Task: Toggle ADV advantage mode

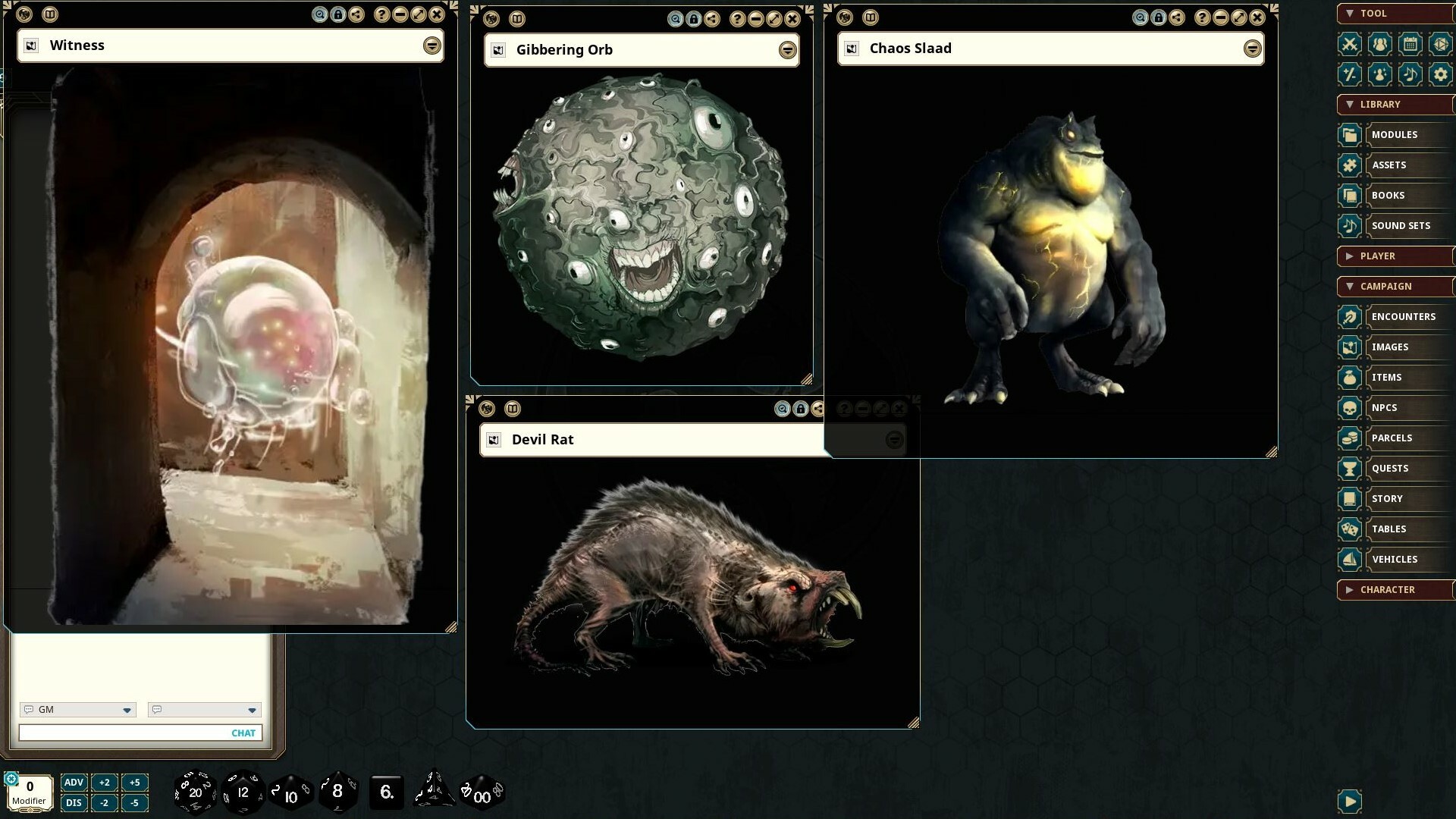Action: click(x=74, y=782)
